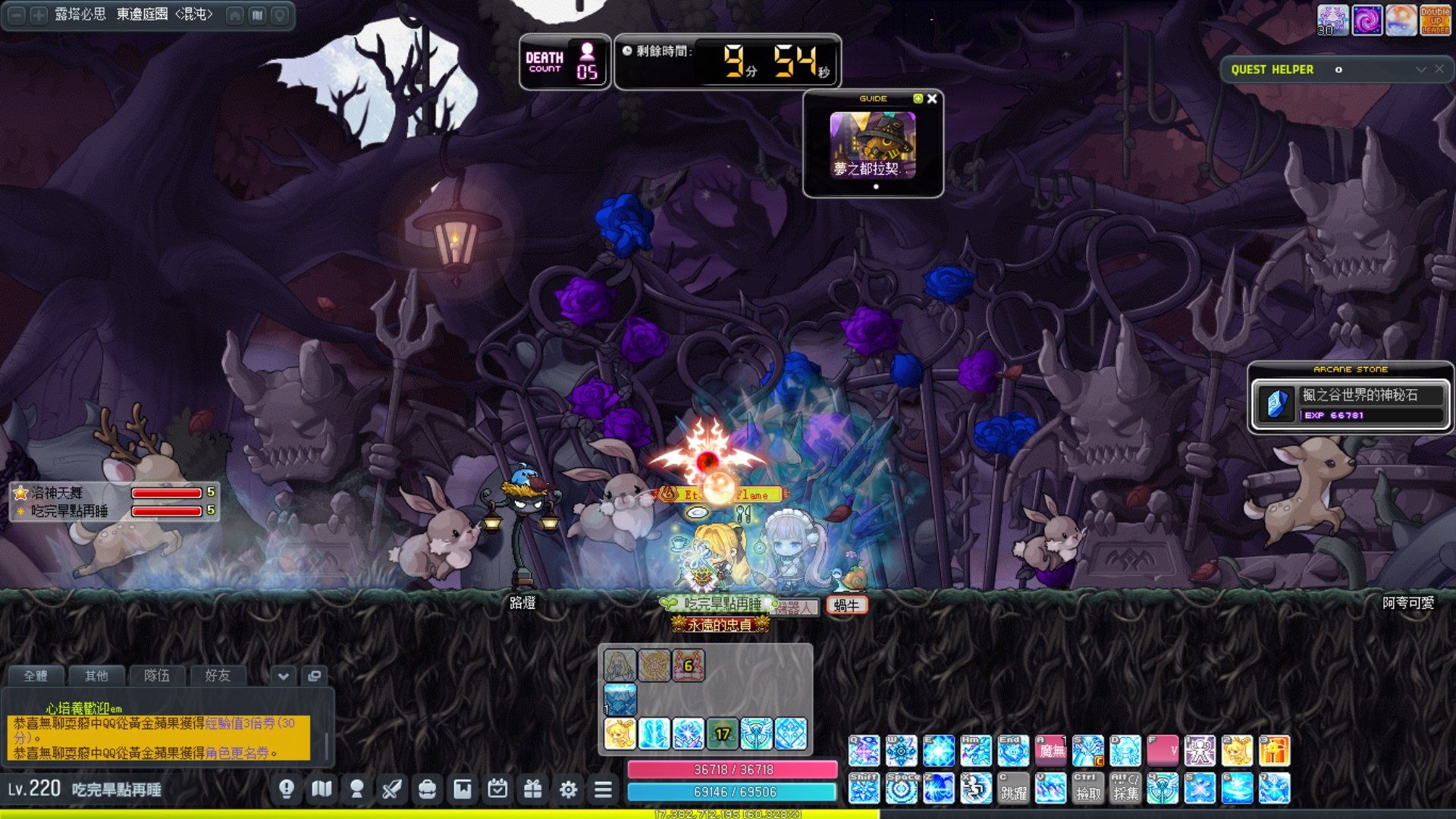
Task: Close the GUIDE panel
Action: point(932,99)
